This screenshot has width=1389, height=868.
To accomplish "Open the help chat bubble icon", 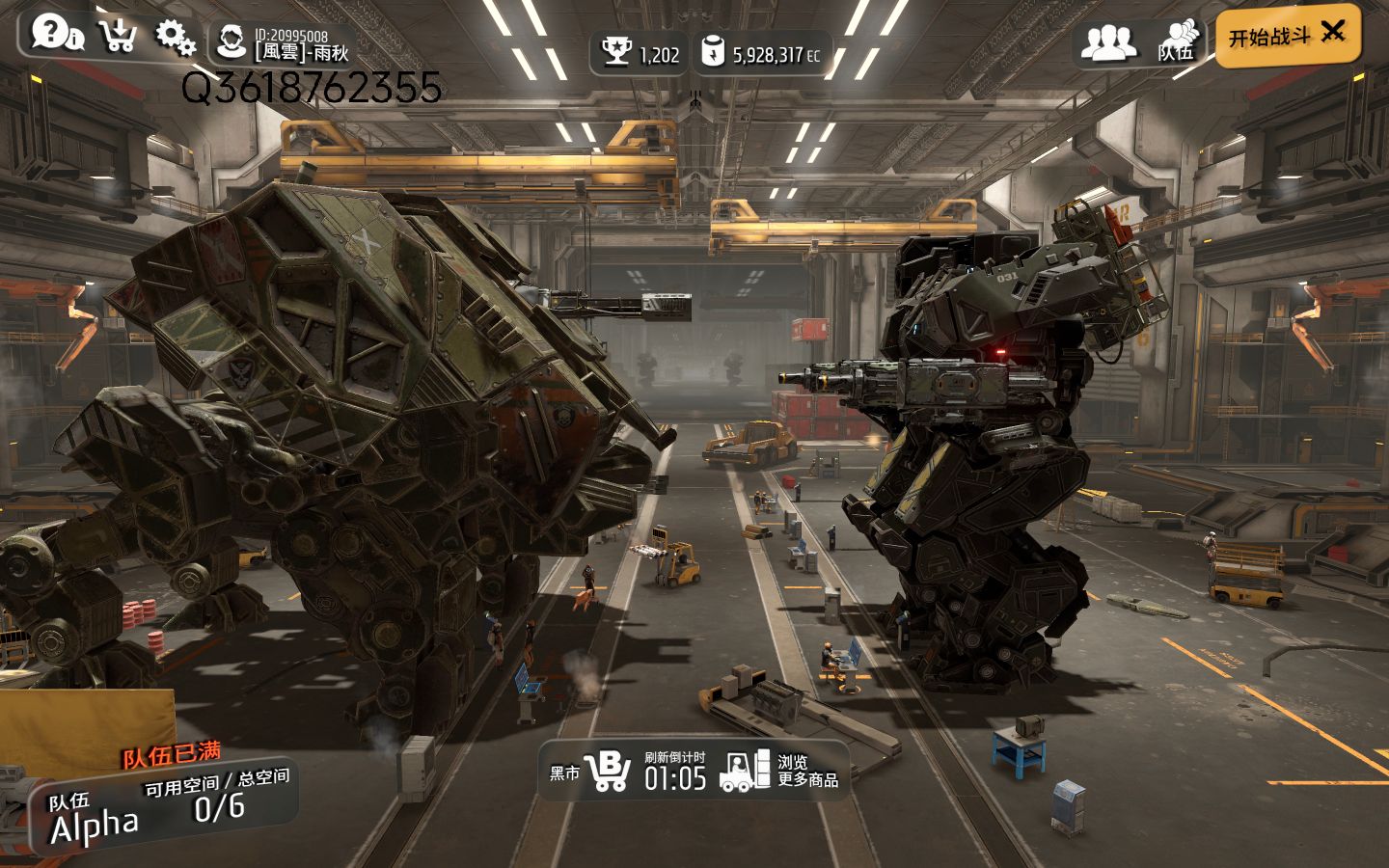I will click(x=54, y=33).
